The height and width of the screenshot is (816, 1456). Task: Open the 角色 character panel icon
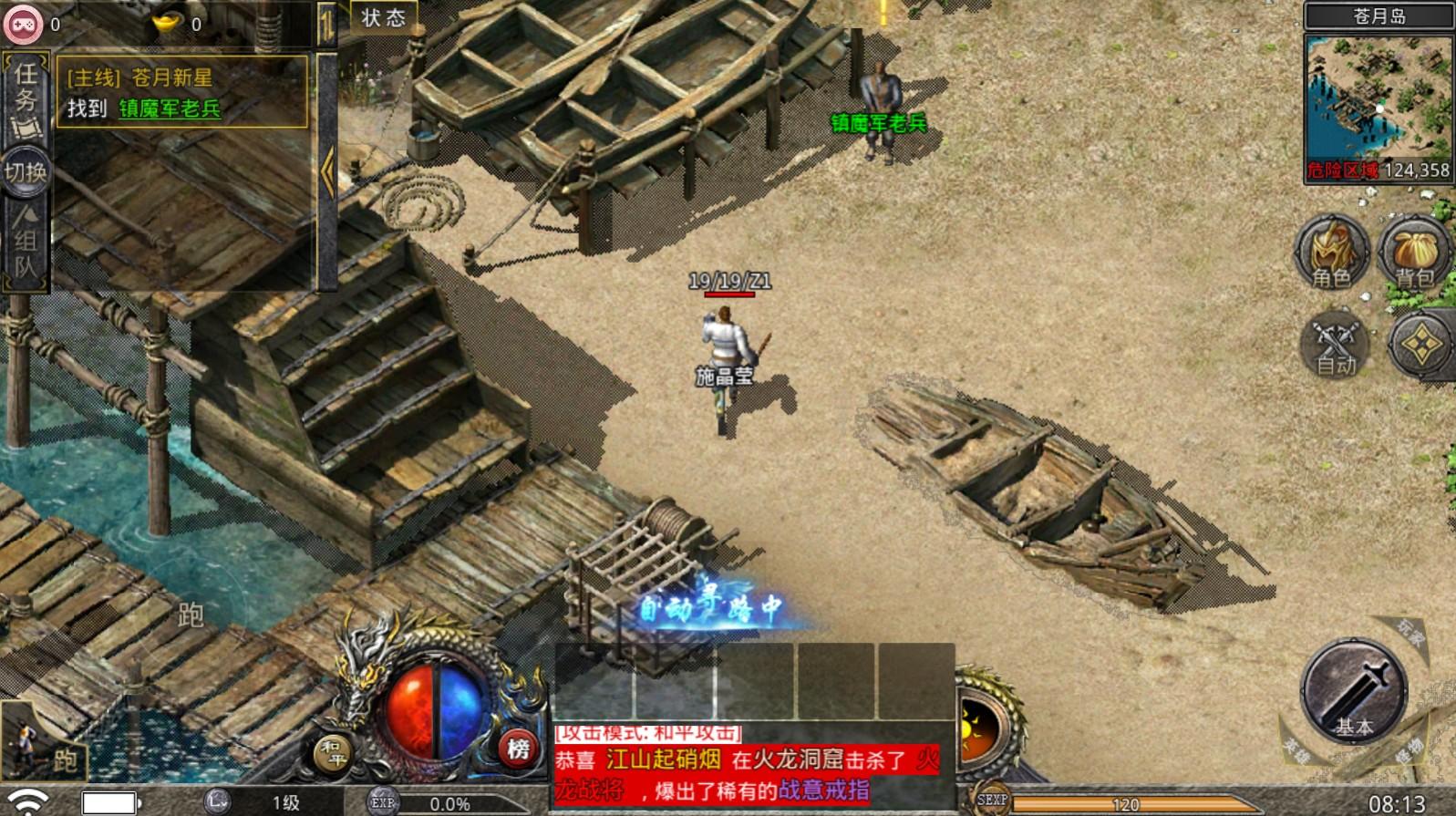(x=1330, y=251)
